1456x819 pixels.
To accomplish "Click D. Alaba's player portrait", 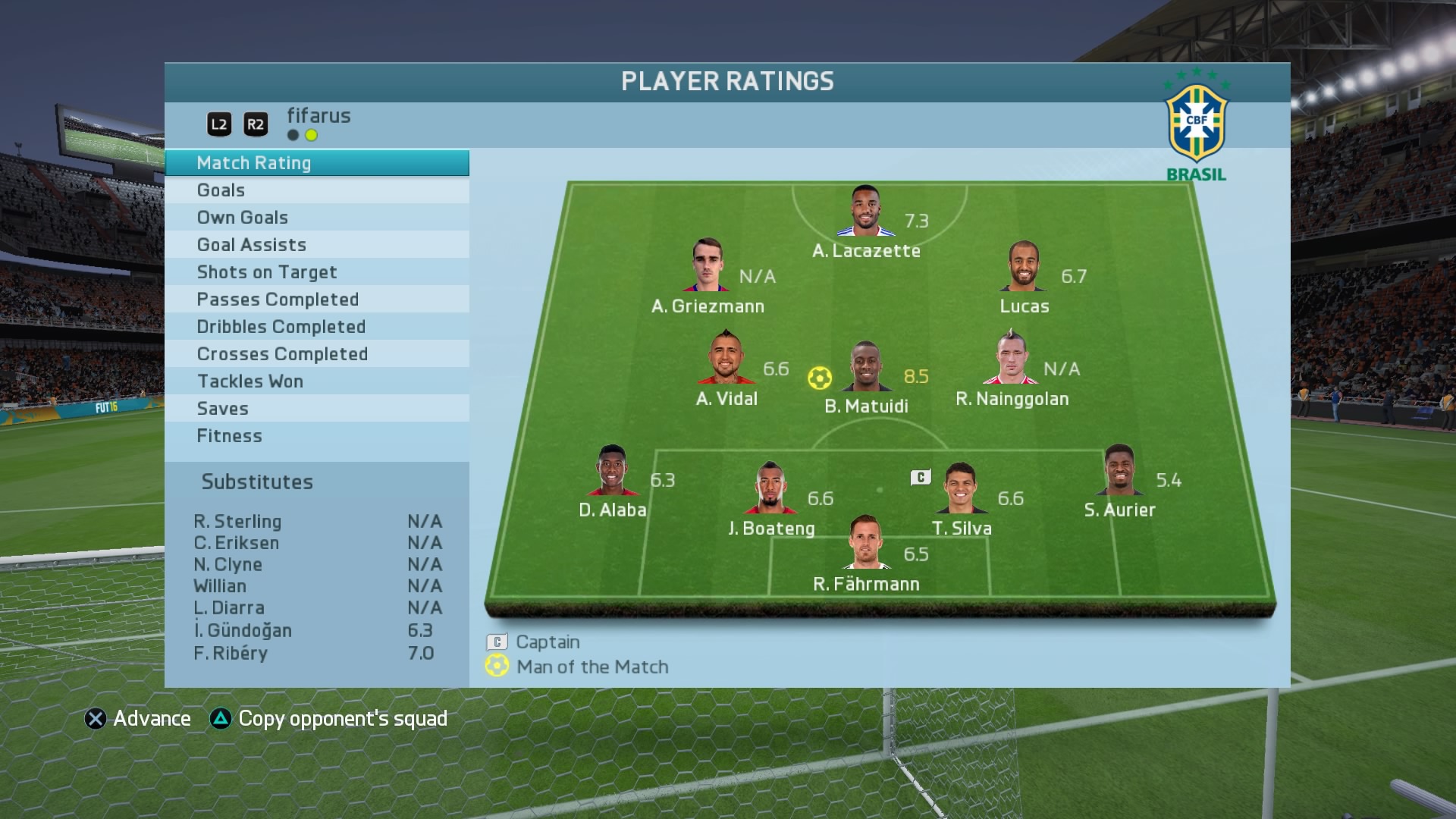I will (x=612, y=471).
